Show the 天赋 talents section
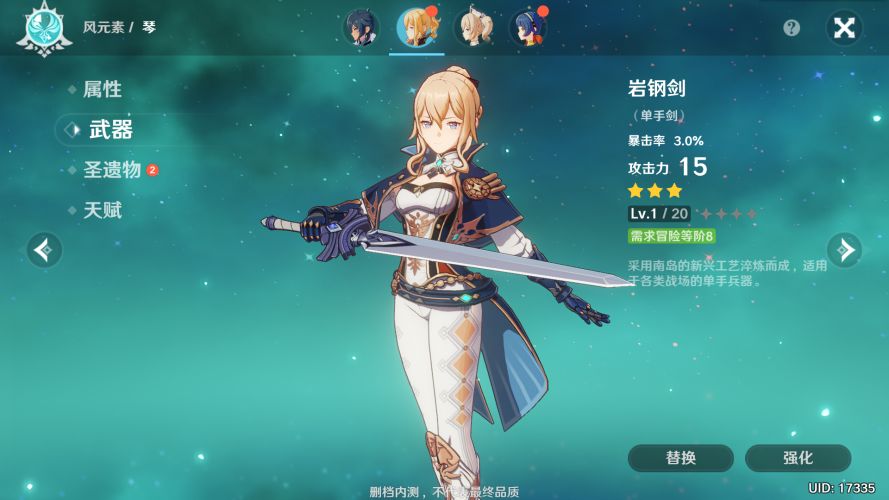889x500 pixels. (102, 211)
